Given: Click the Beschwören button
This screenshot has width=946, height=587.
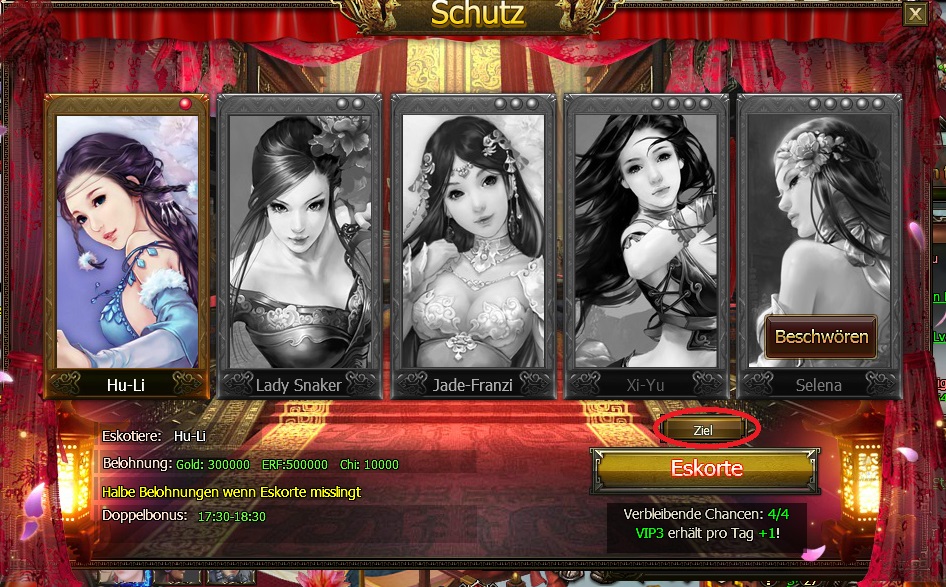Looking at the screenshot, I should (820, 336).
